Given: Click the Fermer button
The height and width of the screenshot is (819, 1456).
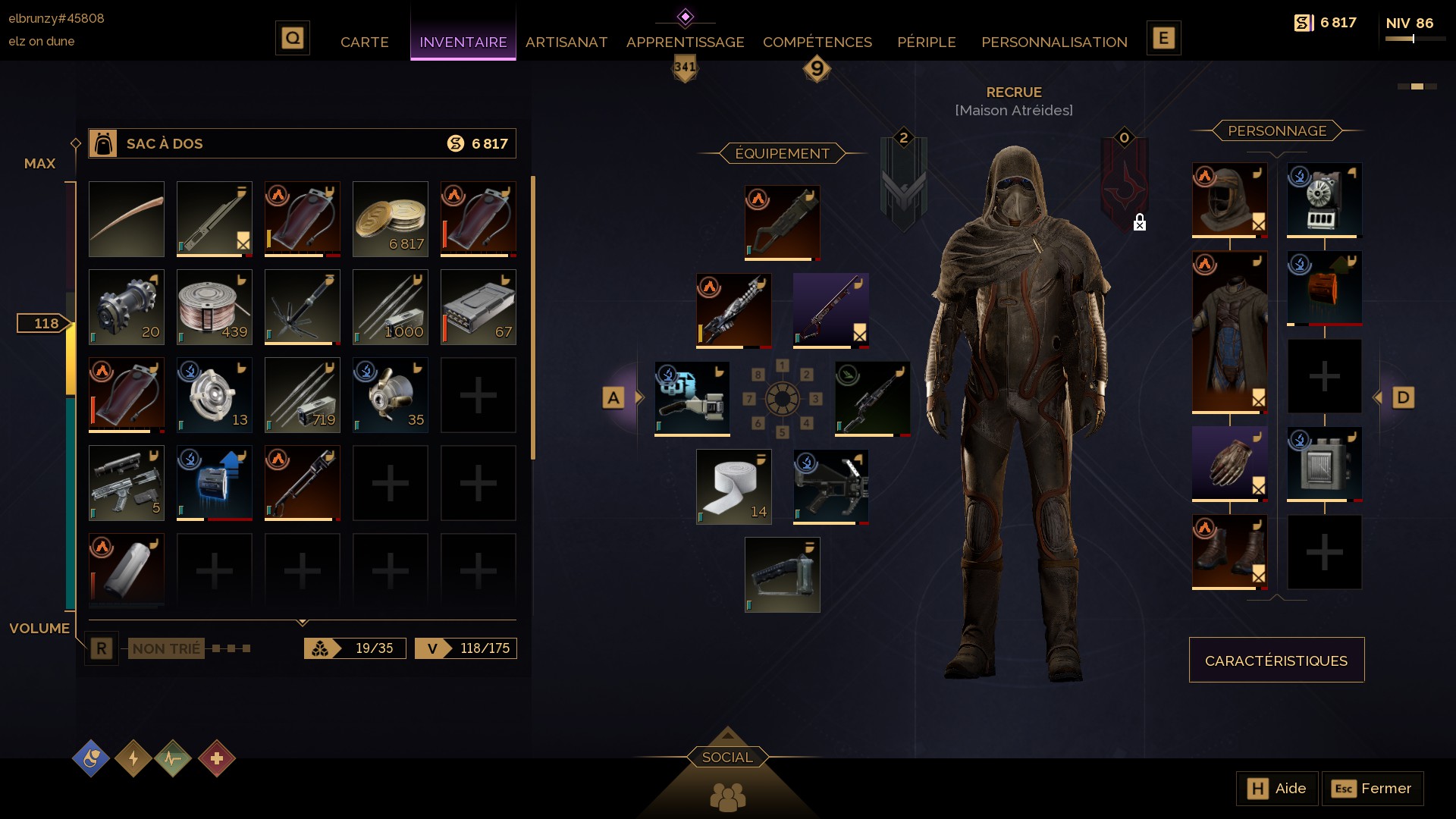Looking at the screenshot, I should click(x=1373, y=789).
